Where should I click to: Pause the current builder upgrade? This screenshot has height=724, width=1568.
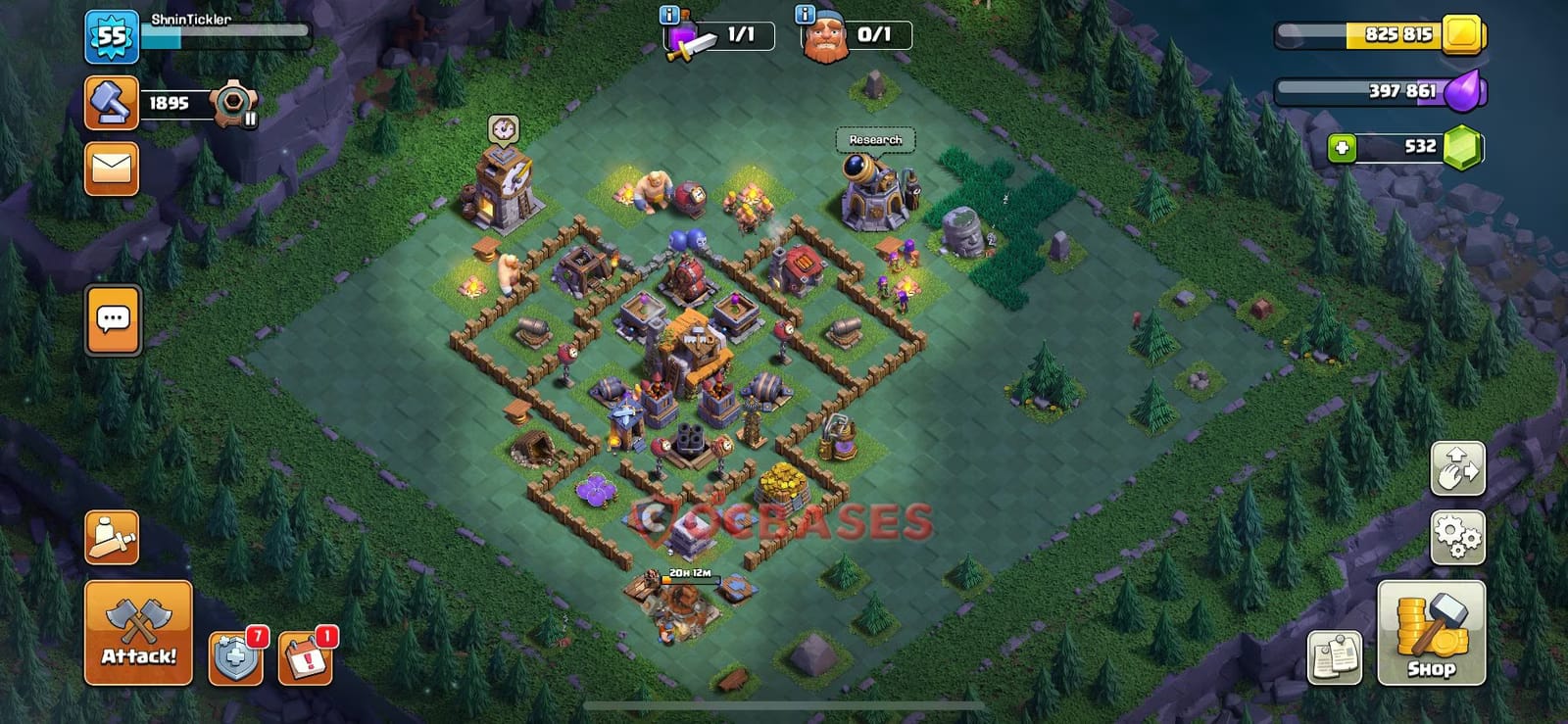pyautogui.click(x=252, y=119)
